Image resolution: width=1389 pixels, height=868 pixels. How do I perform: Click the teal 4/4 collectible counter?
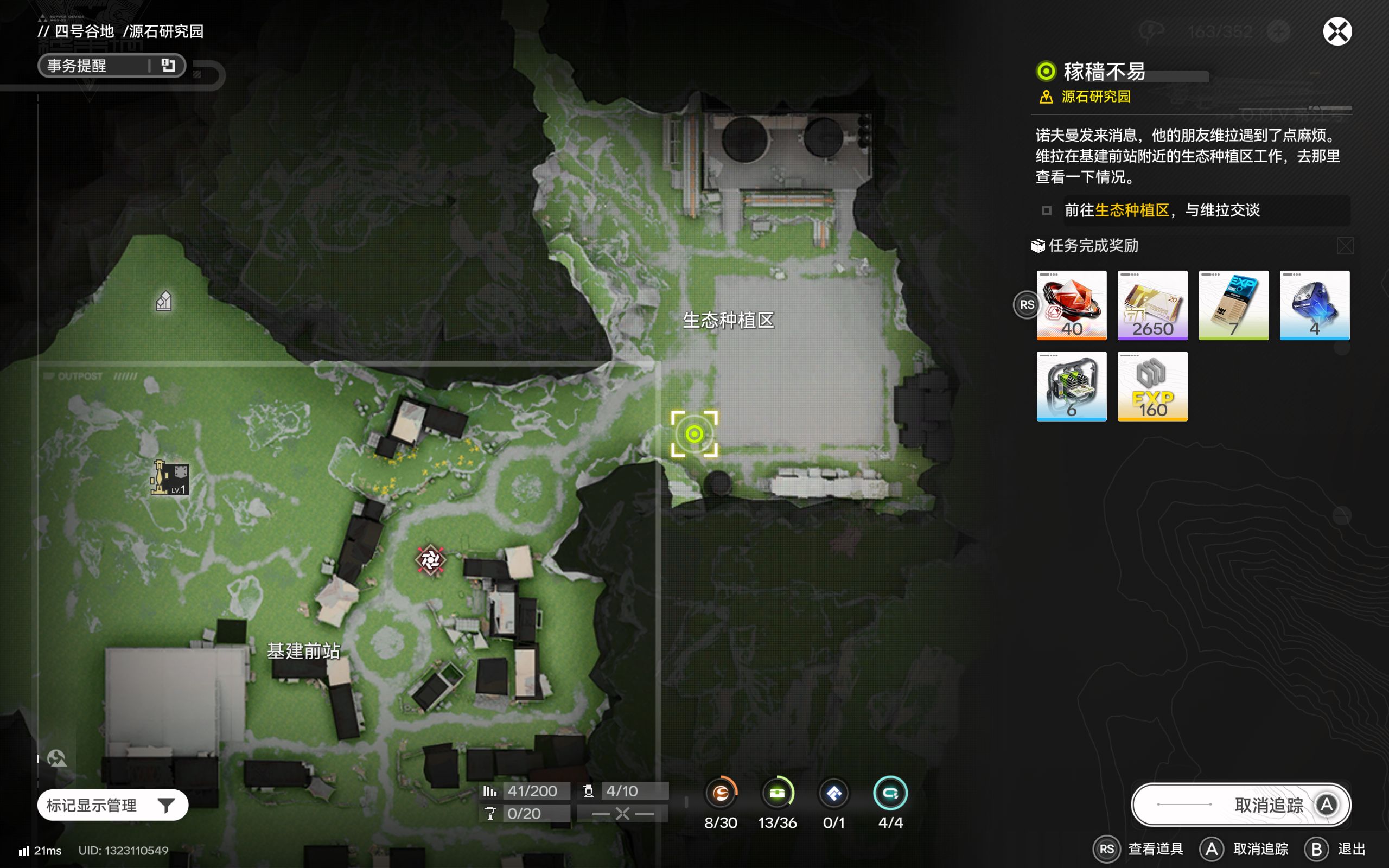tap(890, 793)
